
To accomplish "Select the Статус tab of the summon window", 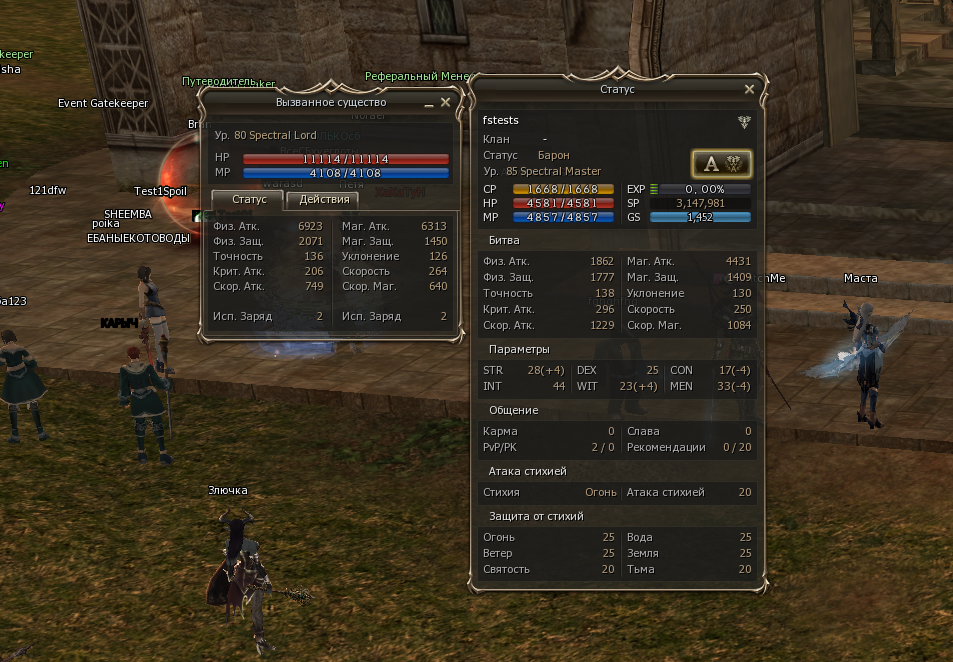I will pos(248,199).
